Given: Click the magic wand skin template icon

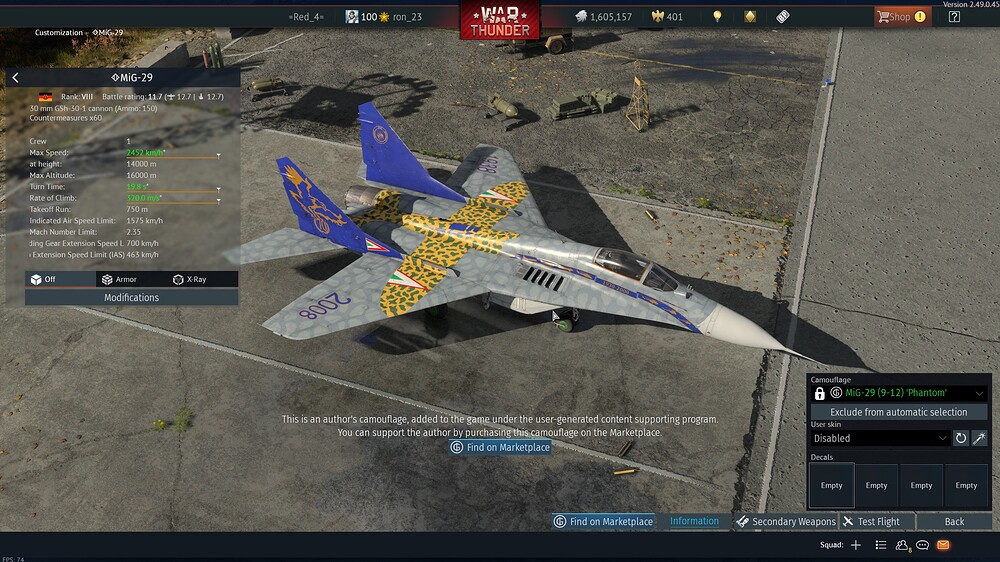Looking at the screenshot, I should click(x=979, y=438).
